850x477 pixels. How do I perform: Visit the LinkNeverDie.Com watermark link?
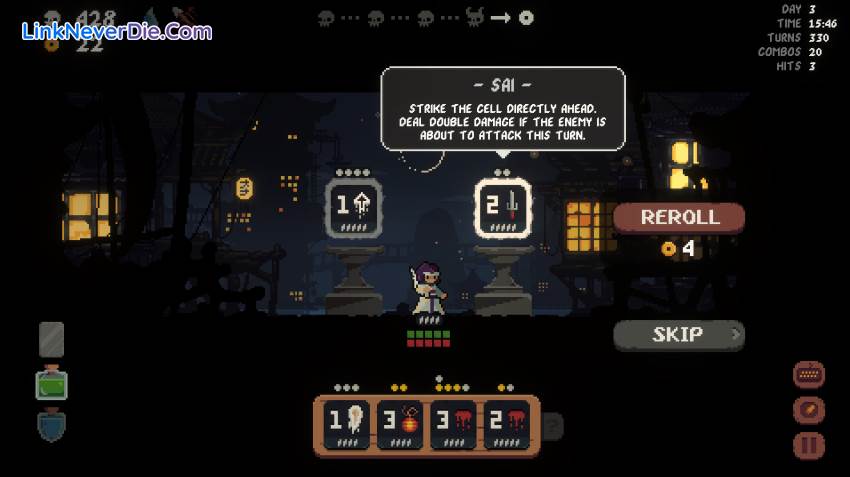(x=116, y=31)
